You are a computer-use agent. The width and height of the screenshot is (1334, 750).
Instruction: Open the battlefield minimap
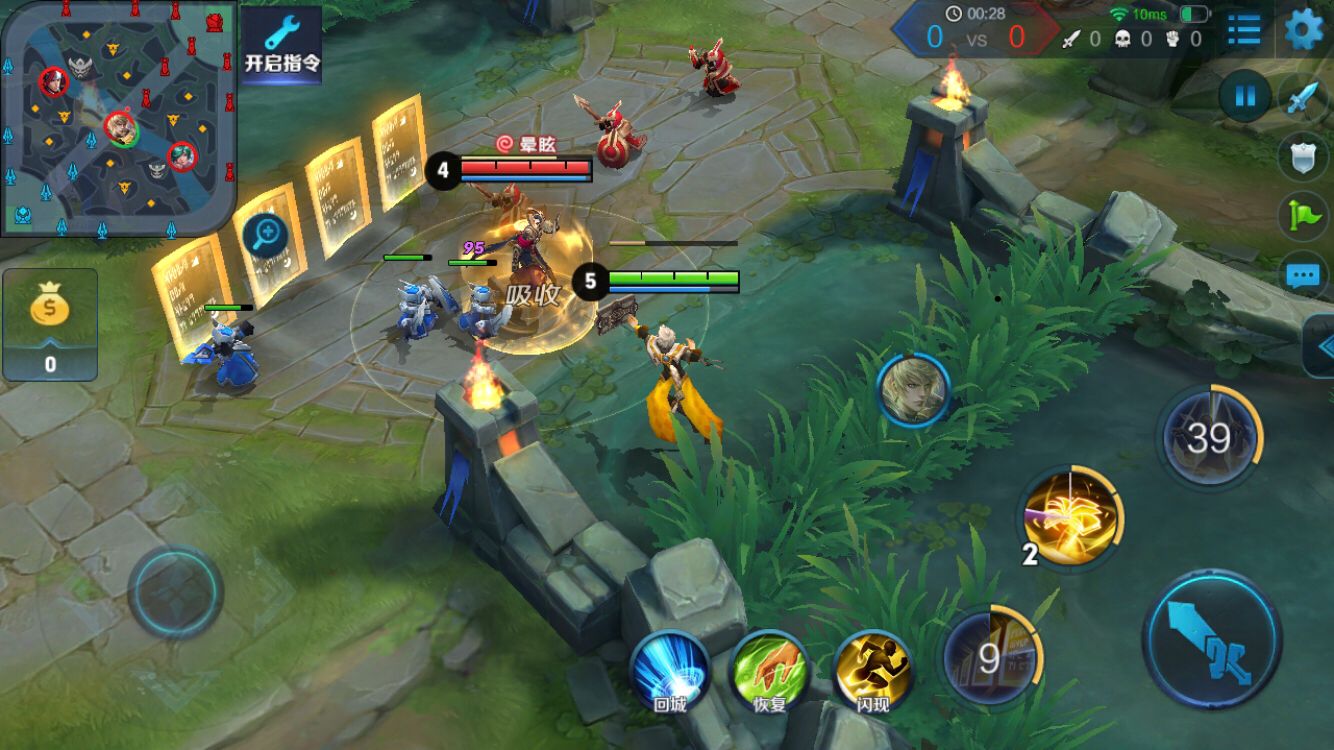coord(118,118)
